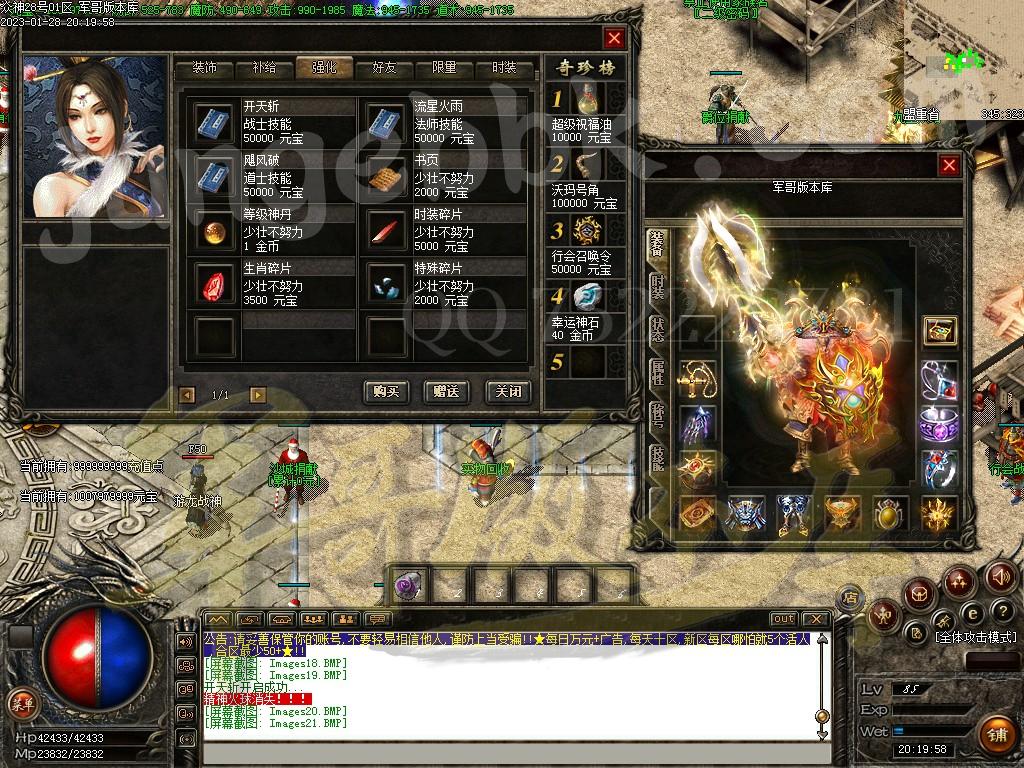1024x768 pixels.
Task: Gift the item using 赠送 button
Action: coord(446,392)
